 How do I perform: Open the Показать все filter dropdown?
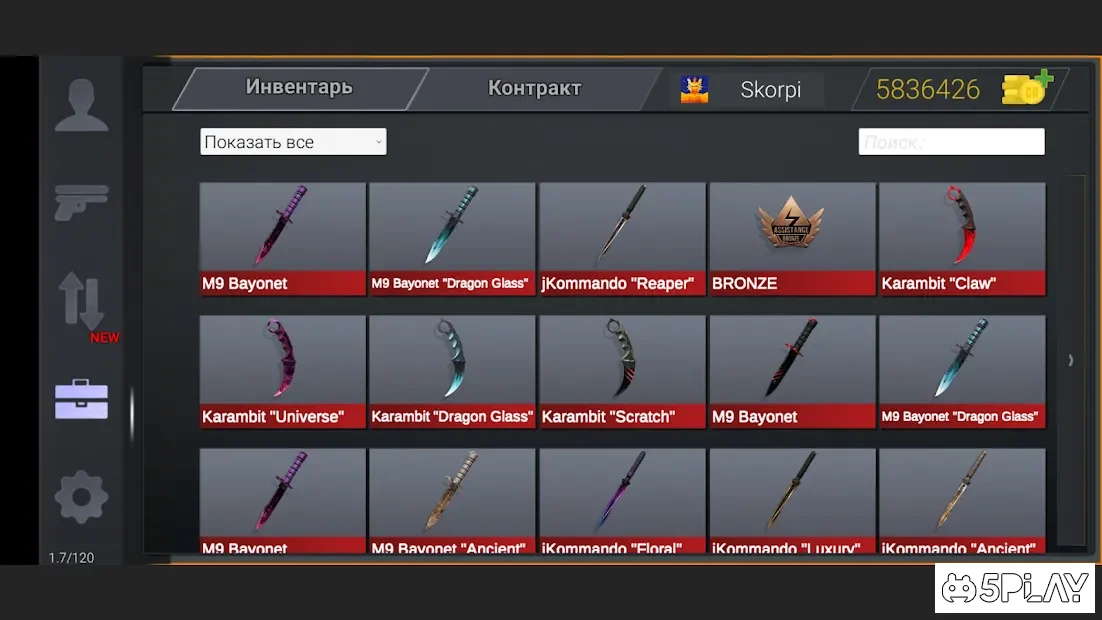click(x=293, y=142)
